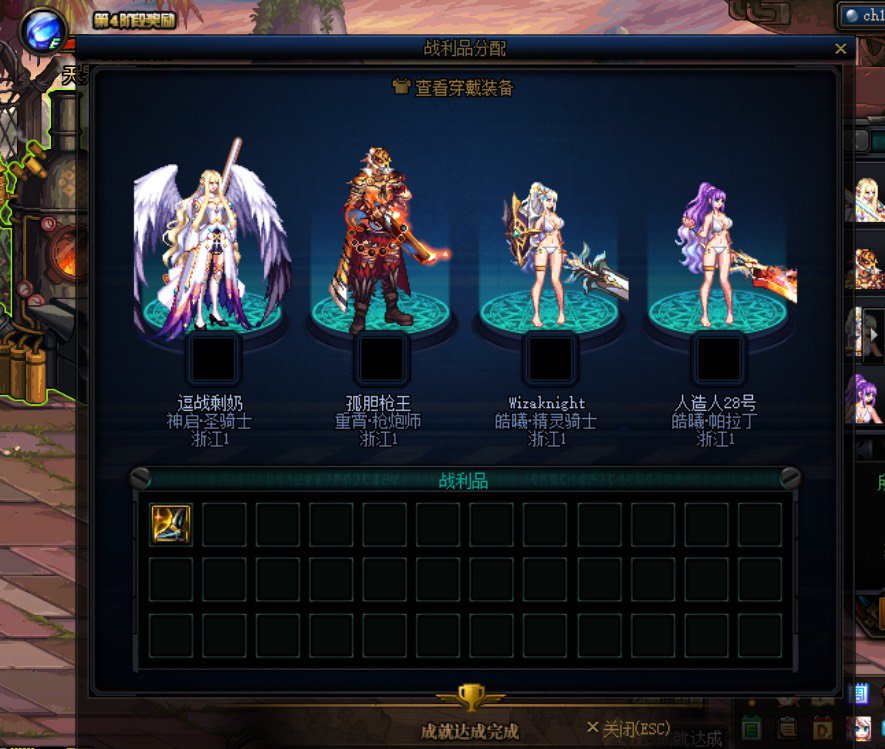885x749 pixels.
Task: Select the player Wizaknight elf knight
Action: [x=549, y=255]
